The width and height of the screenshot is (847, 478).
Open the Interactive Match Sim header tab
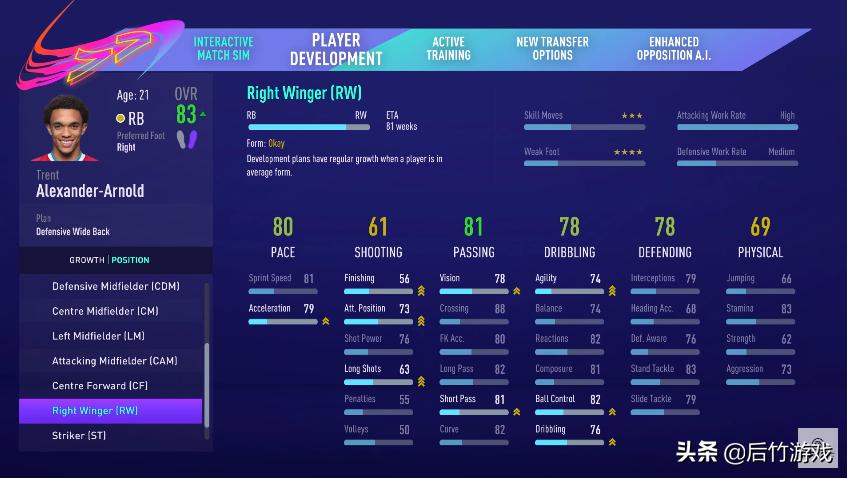click(x=223, y=49)
